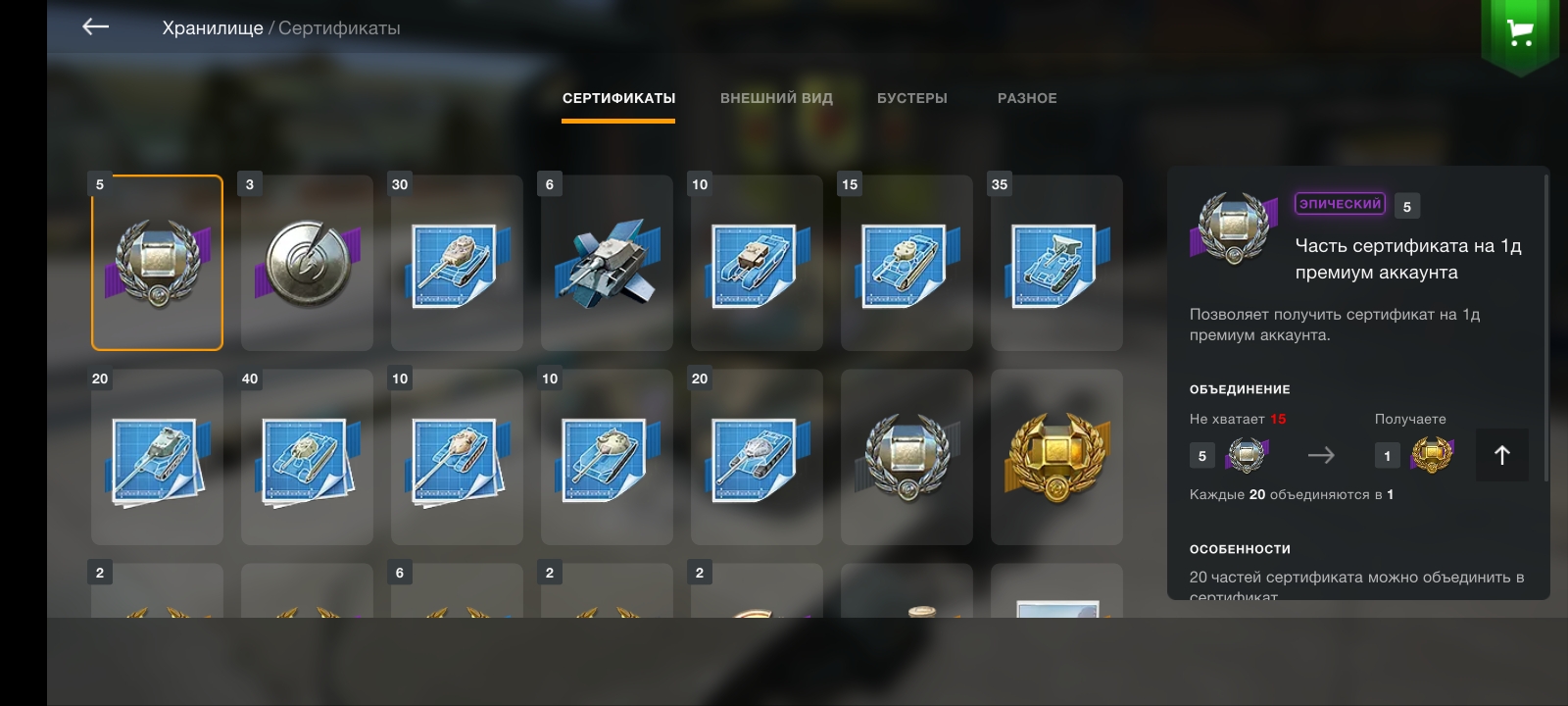Open the Хранилище breadcrumb link
The height and width of the screenshot is (706, 1568).
(212, 28)
